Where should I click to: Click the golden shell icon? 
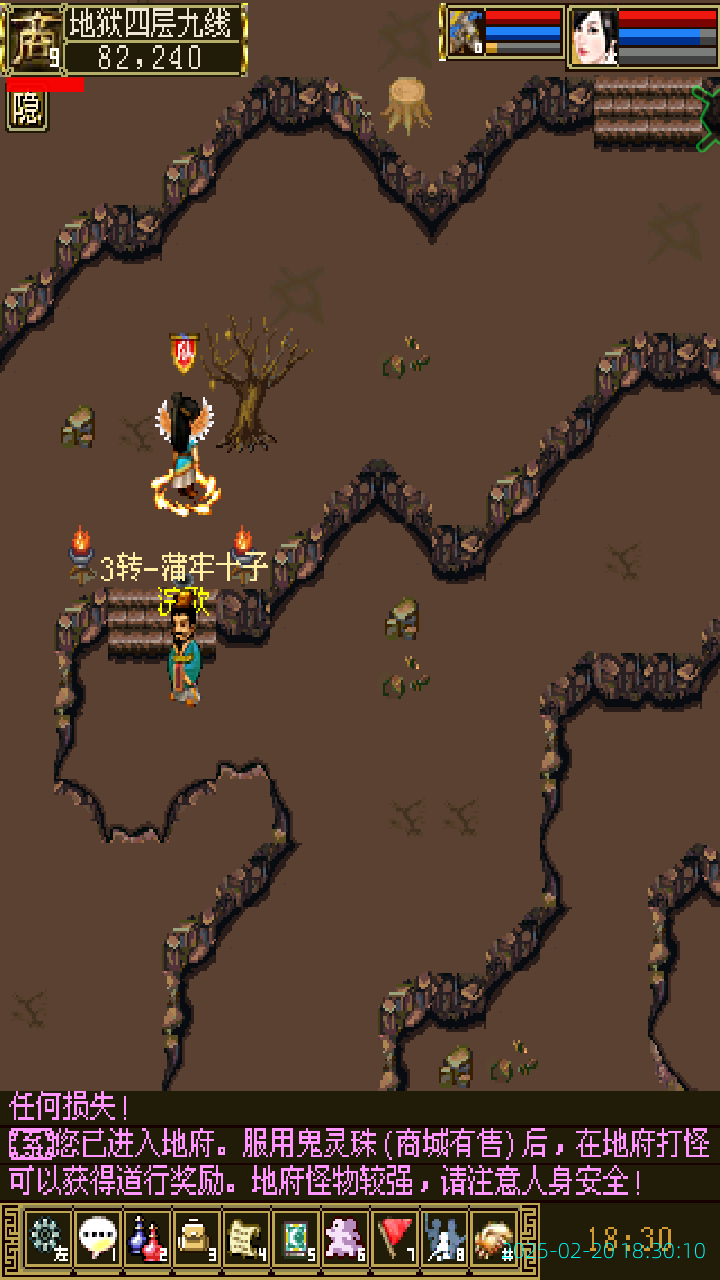tap(493, 1238)
